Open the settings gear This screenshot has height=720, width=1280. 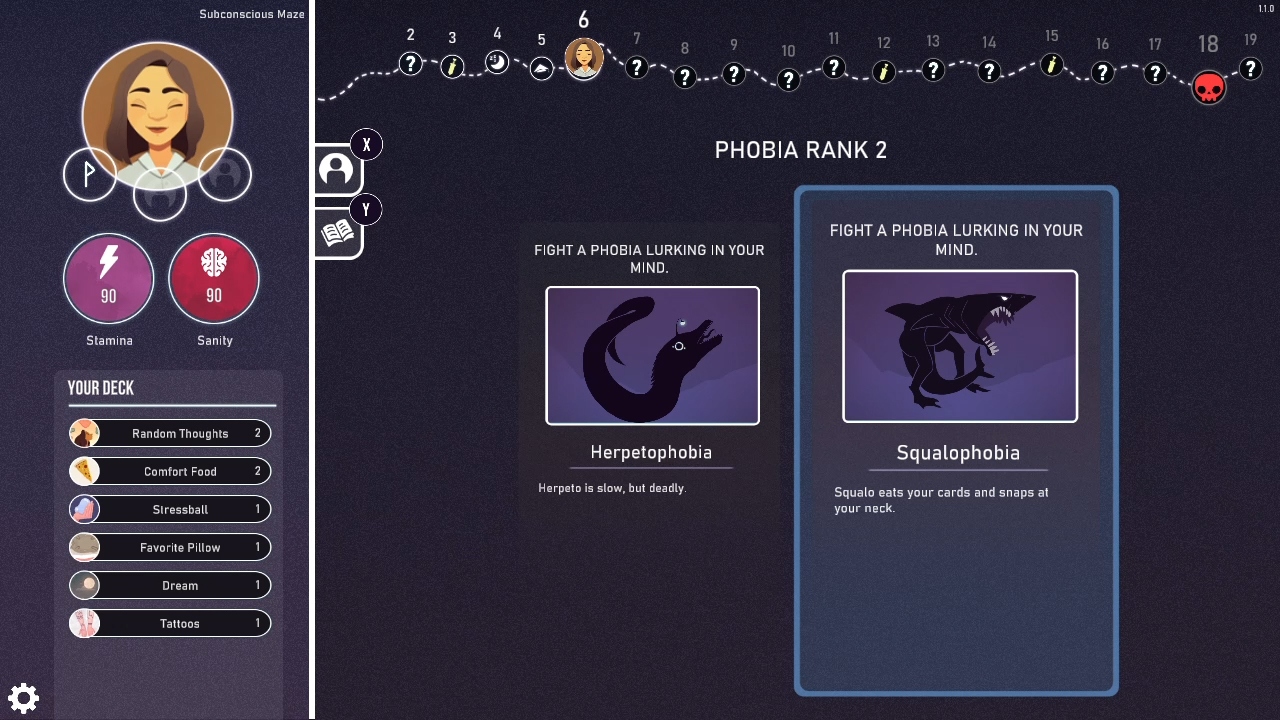[x=23, y=697]
